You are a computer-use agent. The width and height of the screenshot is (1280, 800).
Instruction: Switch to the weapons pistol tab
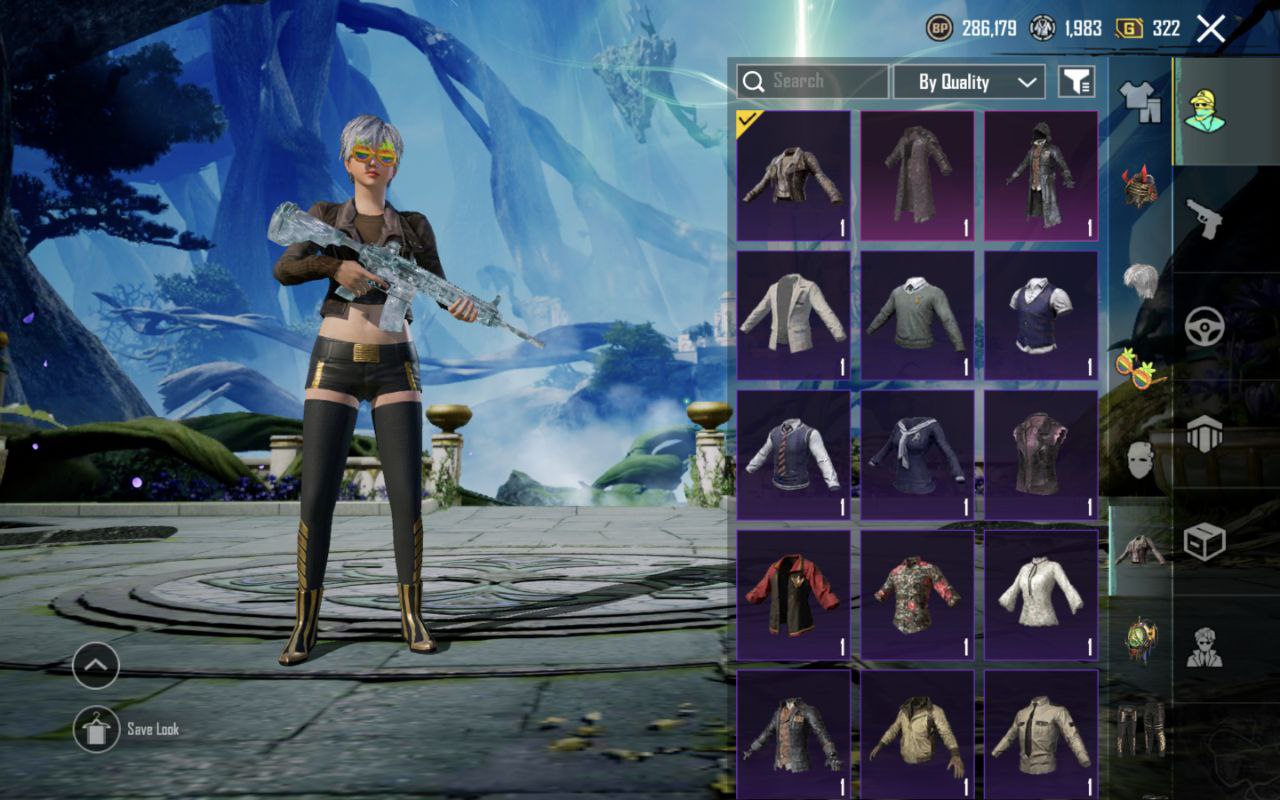tap(1204, 217)
